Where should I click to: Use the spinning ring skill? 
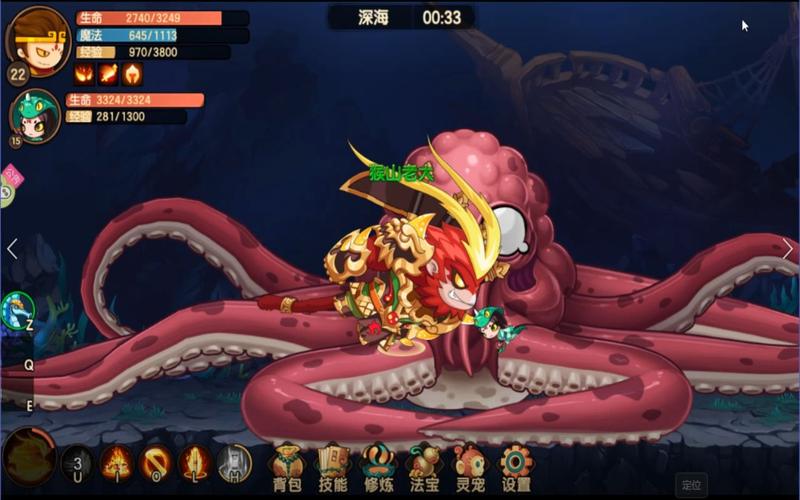tap(155, 463)
